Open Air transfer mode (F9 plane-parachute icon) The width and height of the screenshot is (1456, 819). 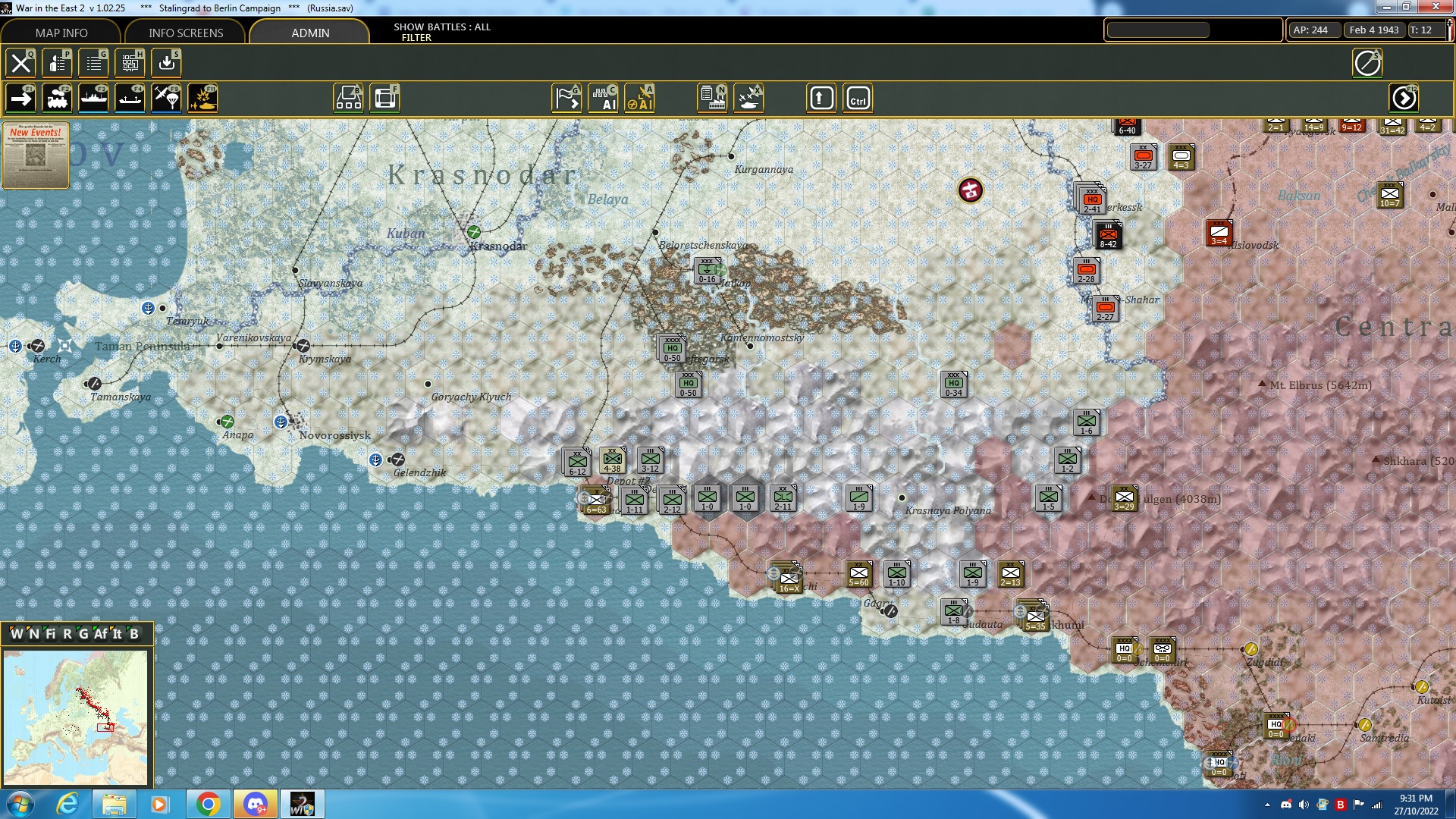point(166,97)
